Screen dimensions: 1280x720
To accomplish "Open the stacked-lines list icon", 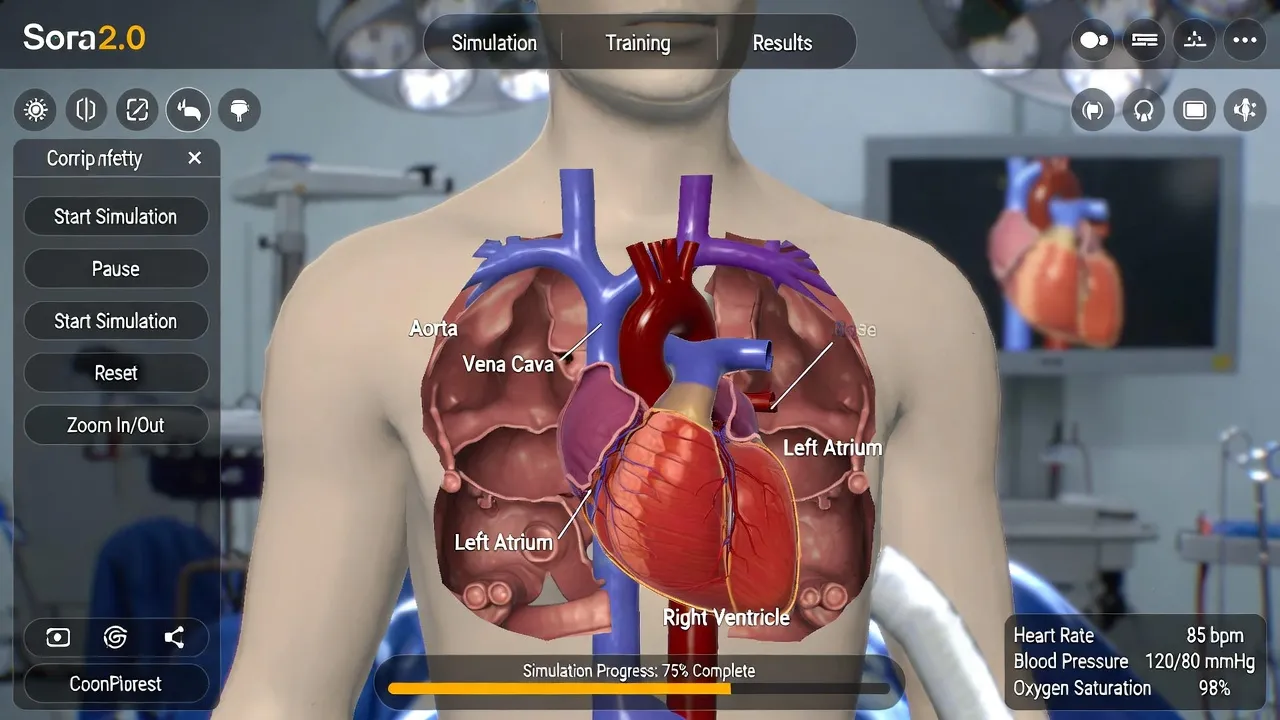I will pyautogui.click(x=1144, y=40).
